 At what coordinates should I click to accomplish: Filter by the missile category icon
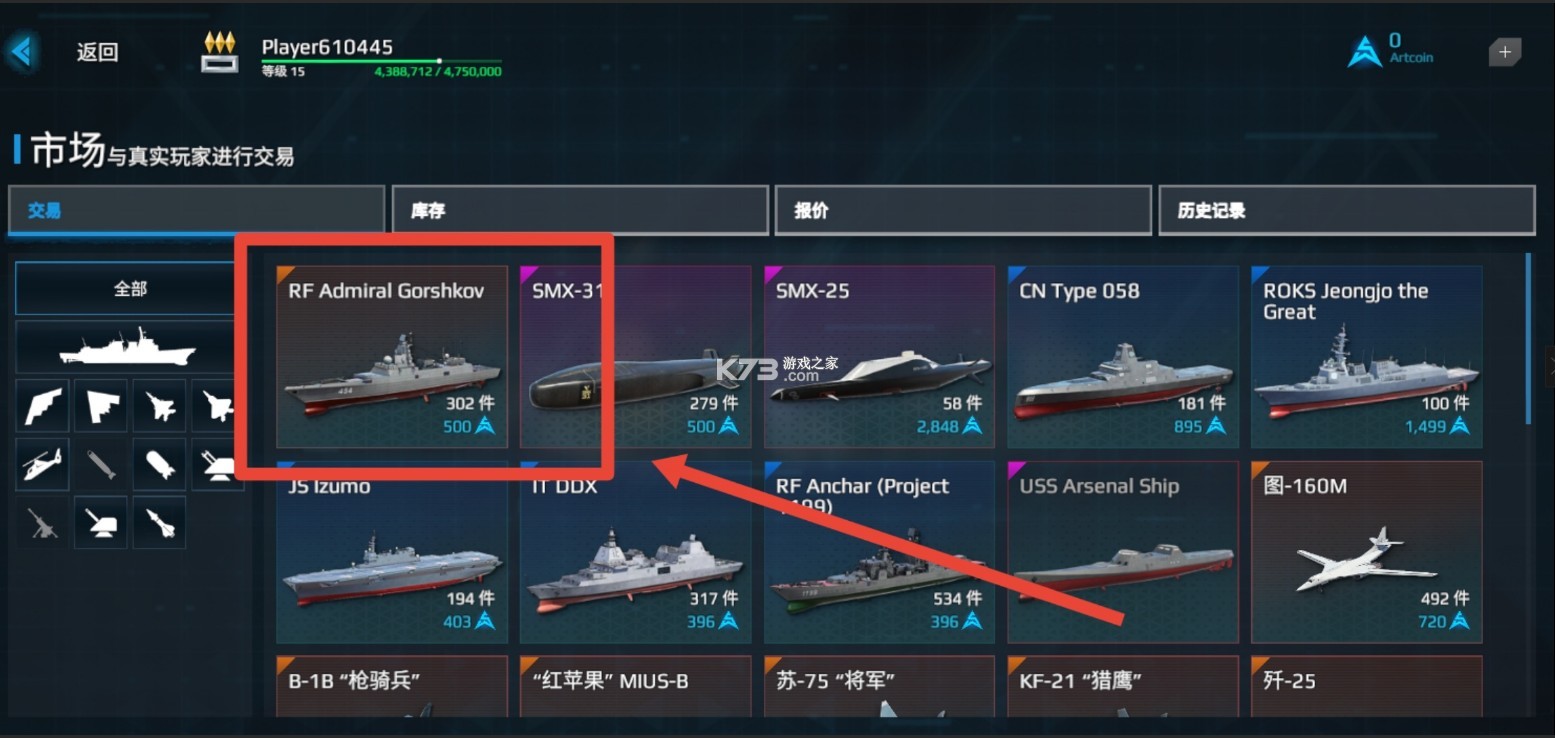point(159,523)
